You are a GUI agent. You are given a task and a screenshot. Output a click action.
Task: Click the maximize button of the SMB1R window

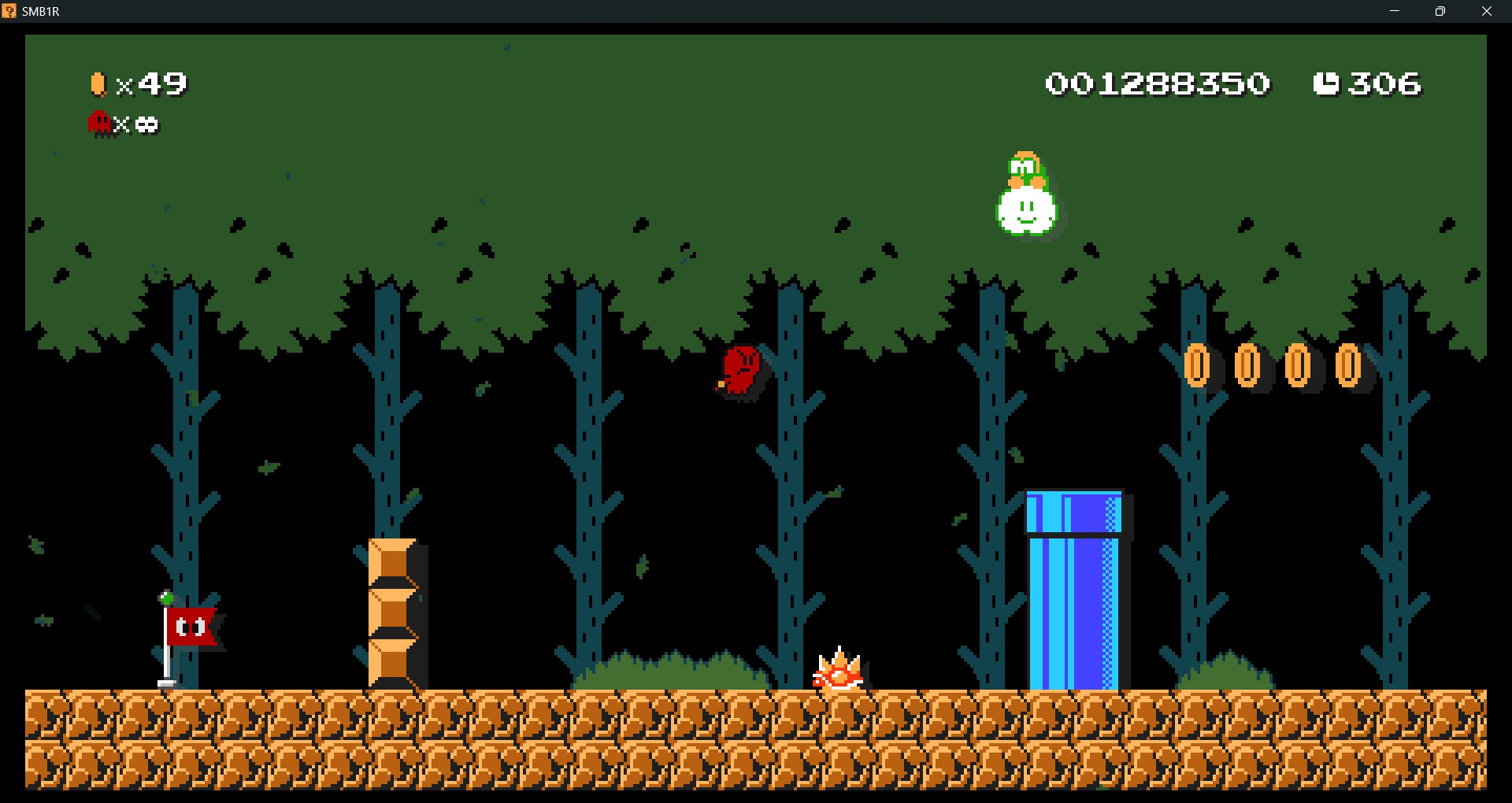(x=1441, y=11)
